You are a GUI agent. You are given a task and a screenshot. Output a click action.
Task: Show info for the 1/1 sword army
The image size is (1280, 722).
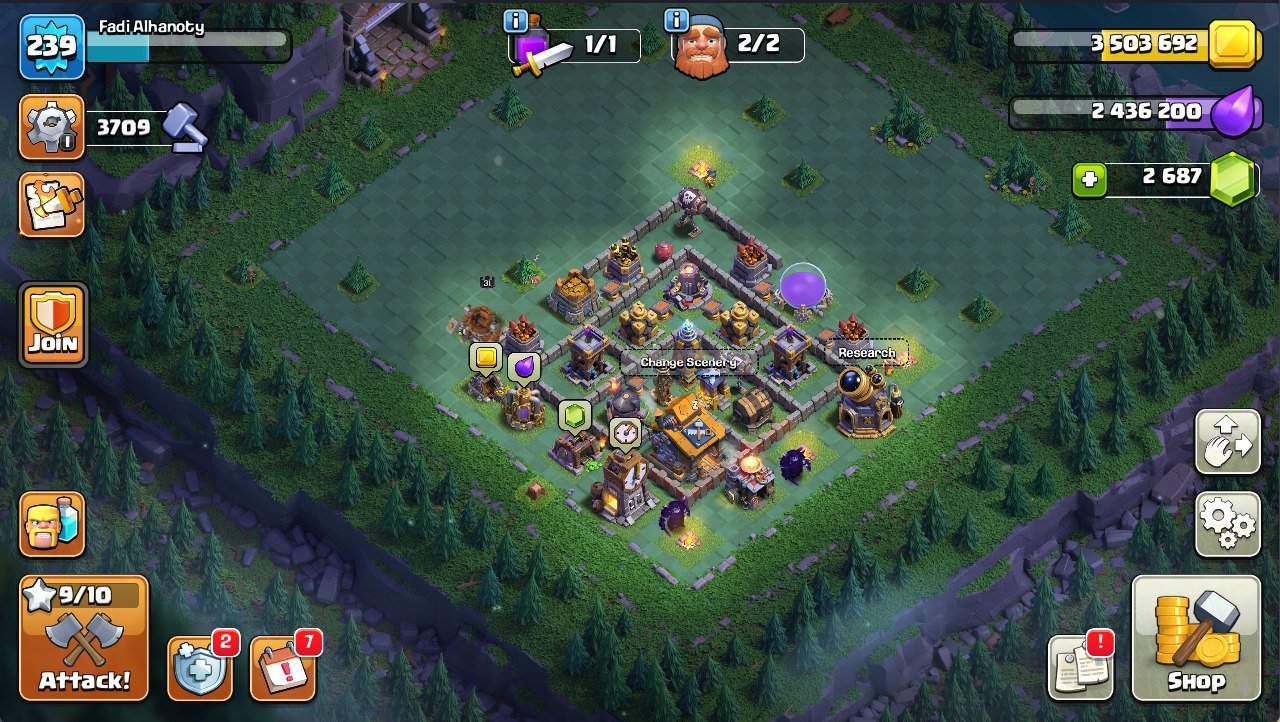tap(516, 22)
